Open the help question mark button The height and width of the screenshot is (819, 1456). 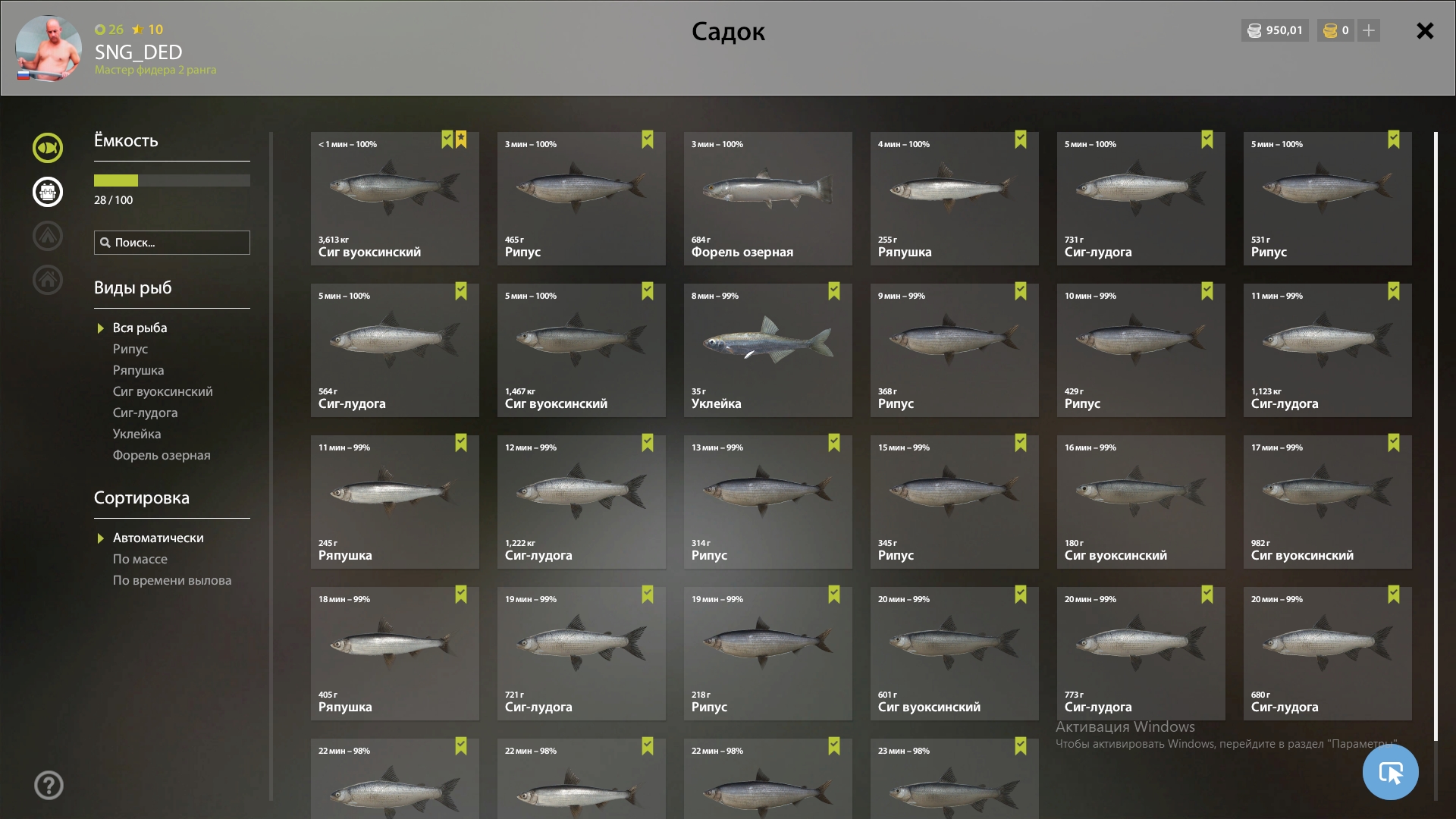(49, 786)
